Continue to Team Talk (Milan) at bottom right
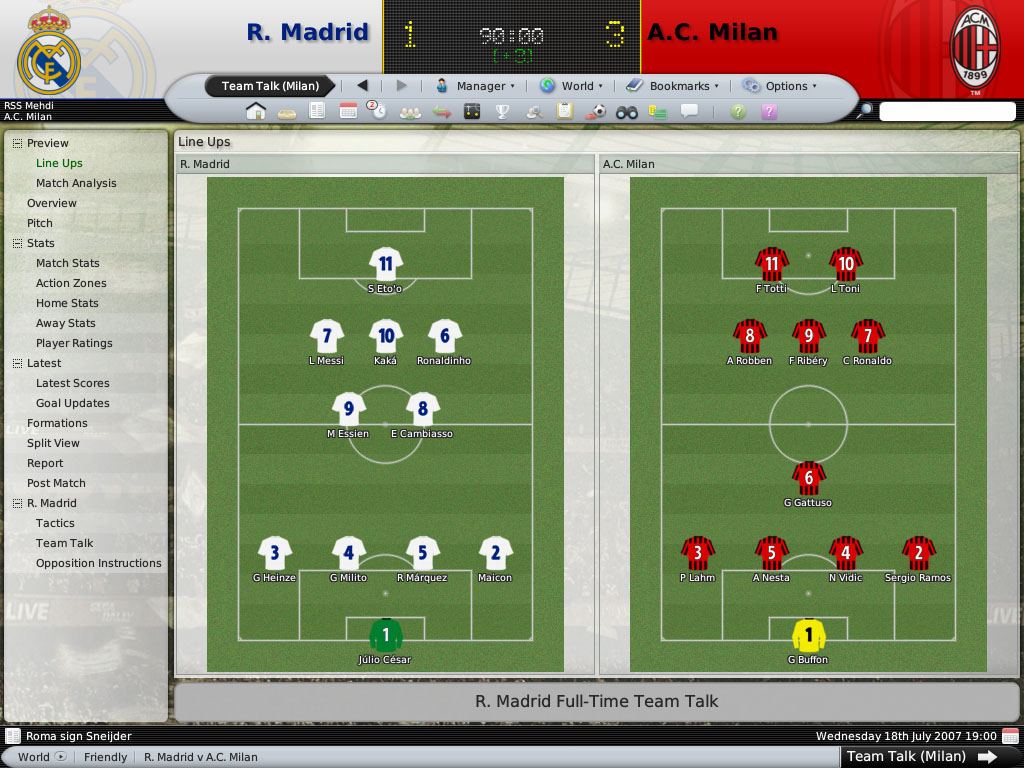Image resolution: width=1024 pixels, height=768 pixels. coord(921,756)
